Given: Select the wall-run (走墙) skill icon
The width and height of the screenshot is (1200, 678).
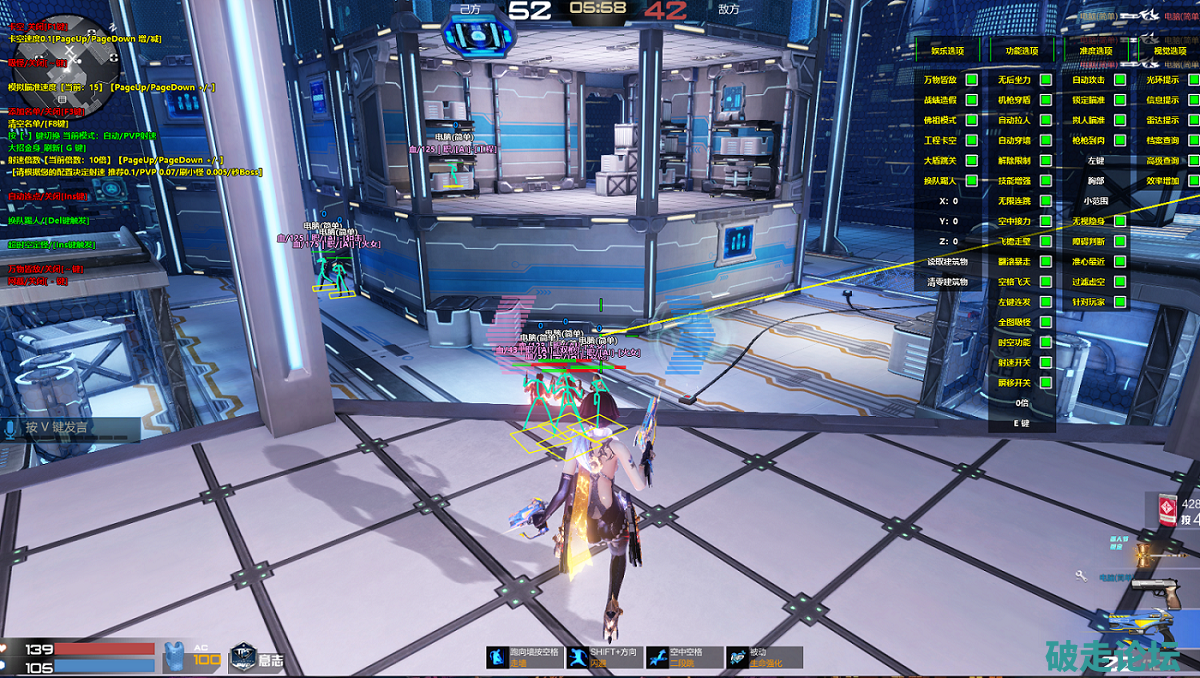Looking at the screenshot, I should [497, 656].
